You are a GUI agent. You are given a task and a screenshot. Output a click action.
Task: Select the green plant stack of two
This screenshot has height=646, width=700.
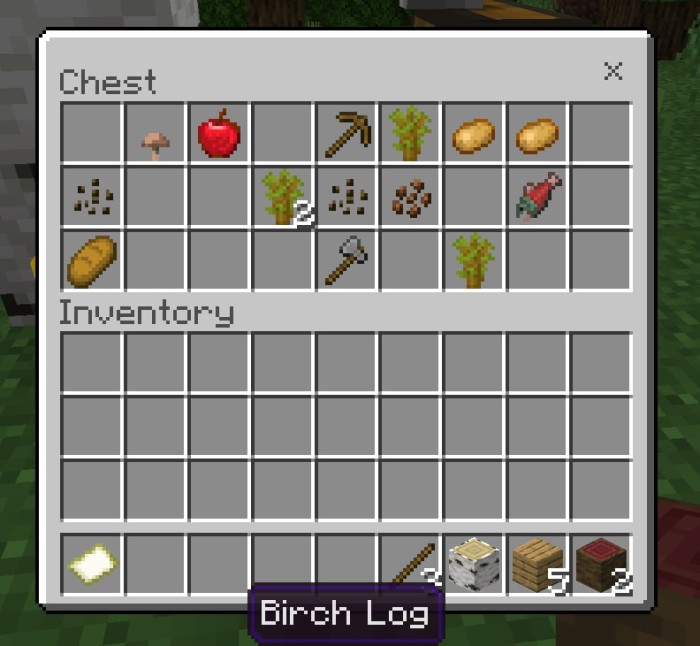pos(283,197)
